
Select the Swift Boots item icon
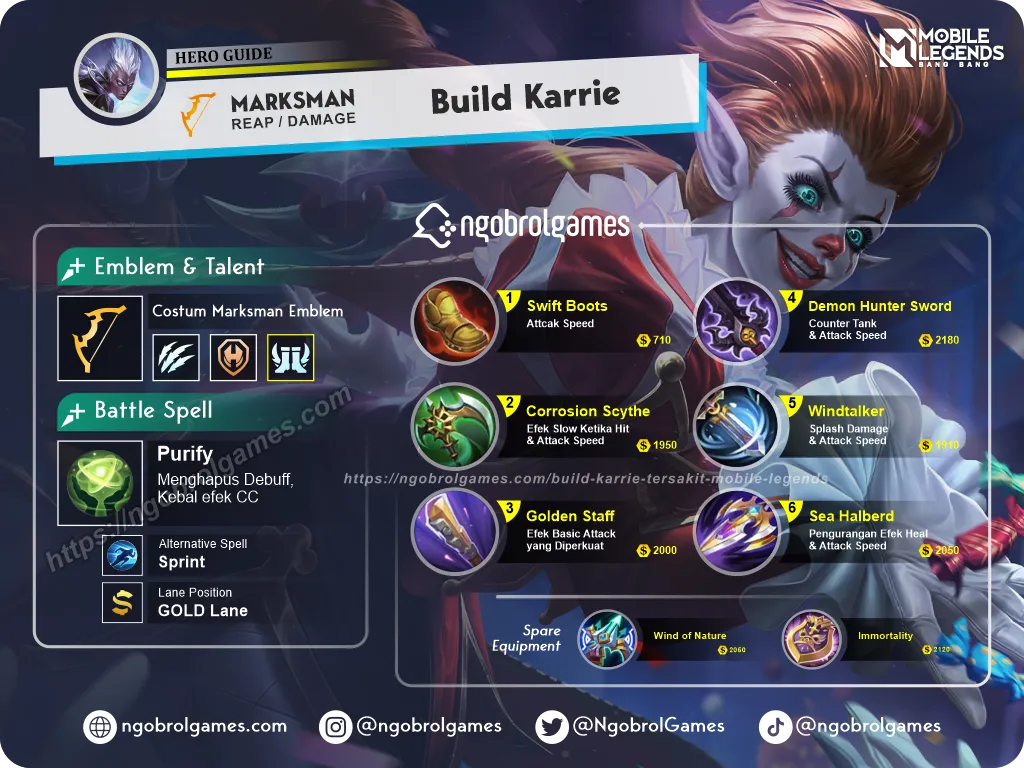click(x=455, y=321)
